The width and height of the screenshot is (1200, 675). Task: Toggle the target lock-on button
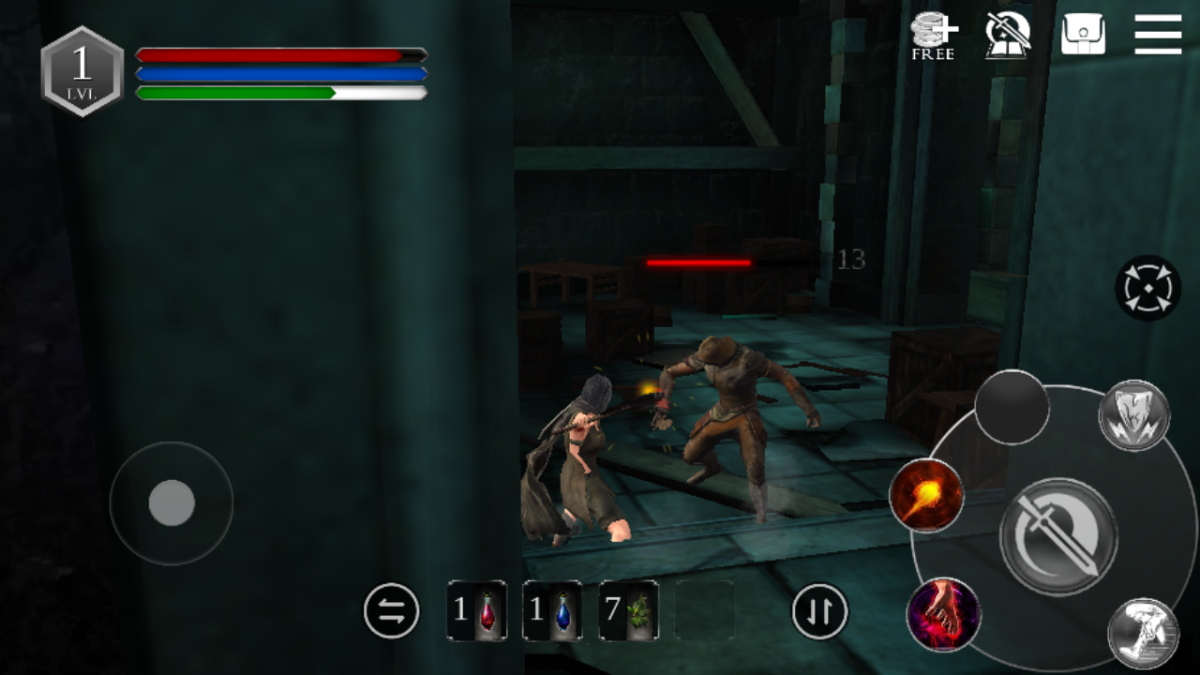click(x=1147, y=288)
